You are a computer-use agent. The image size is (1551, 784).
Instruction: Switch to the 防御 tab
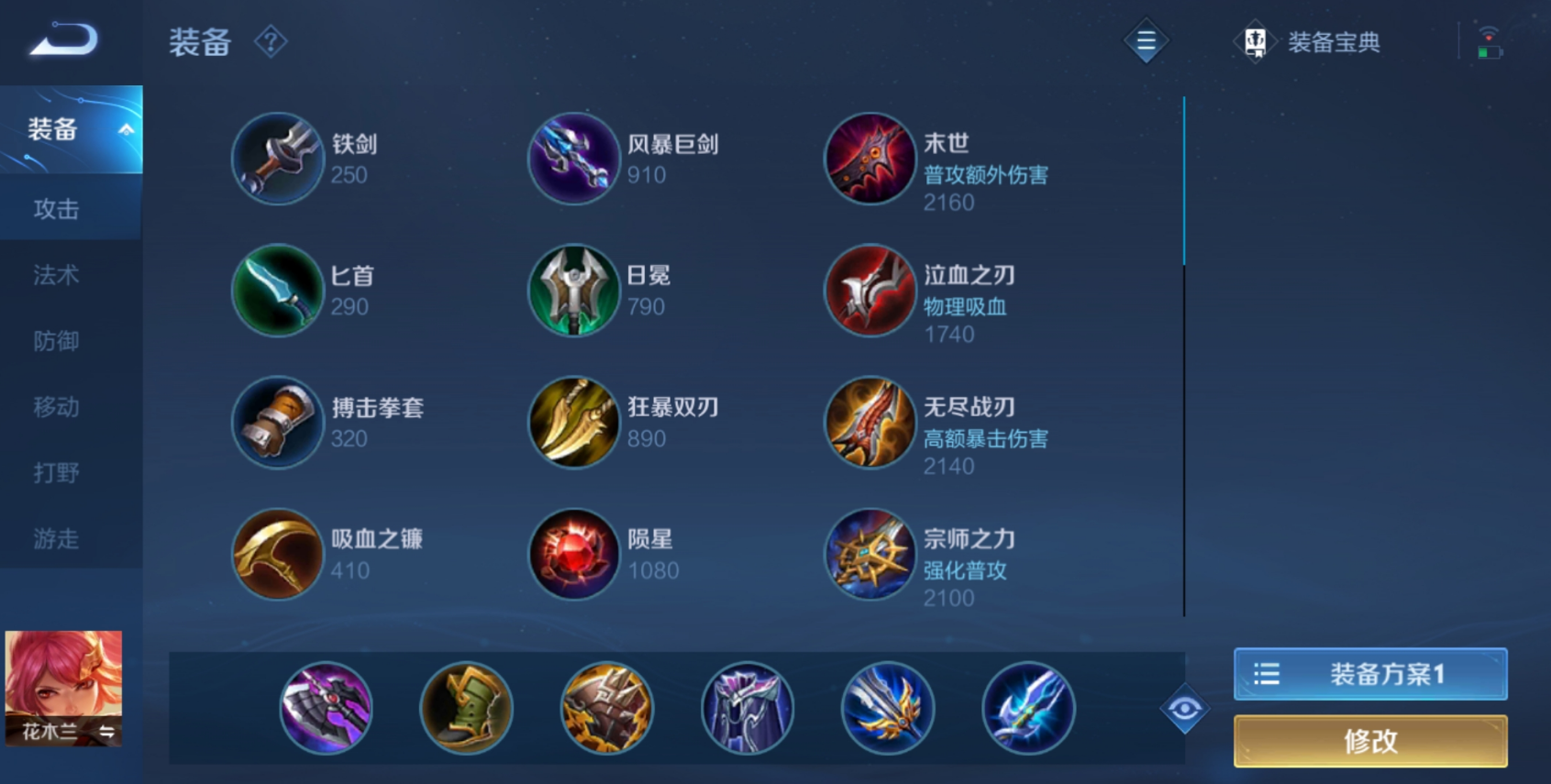click(x=58, y=341)
